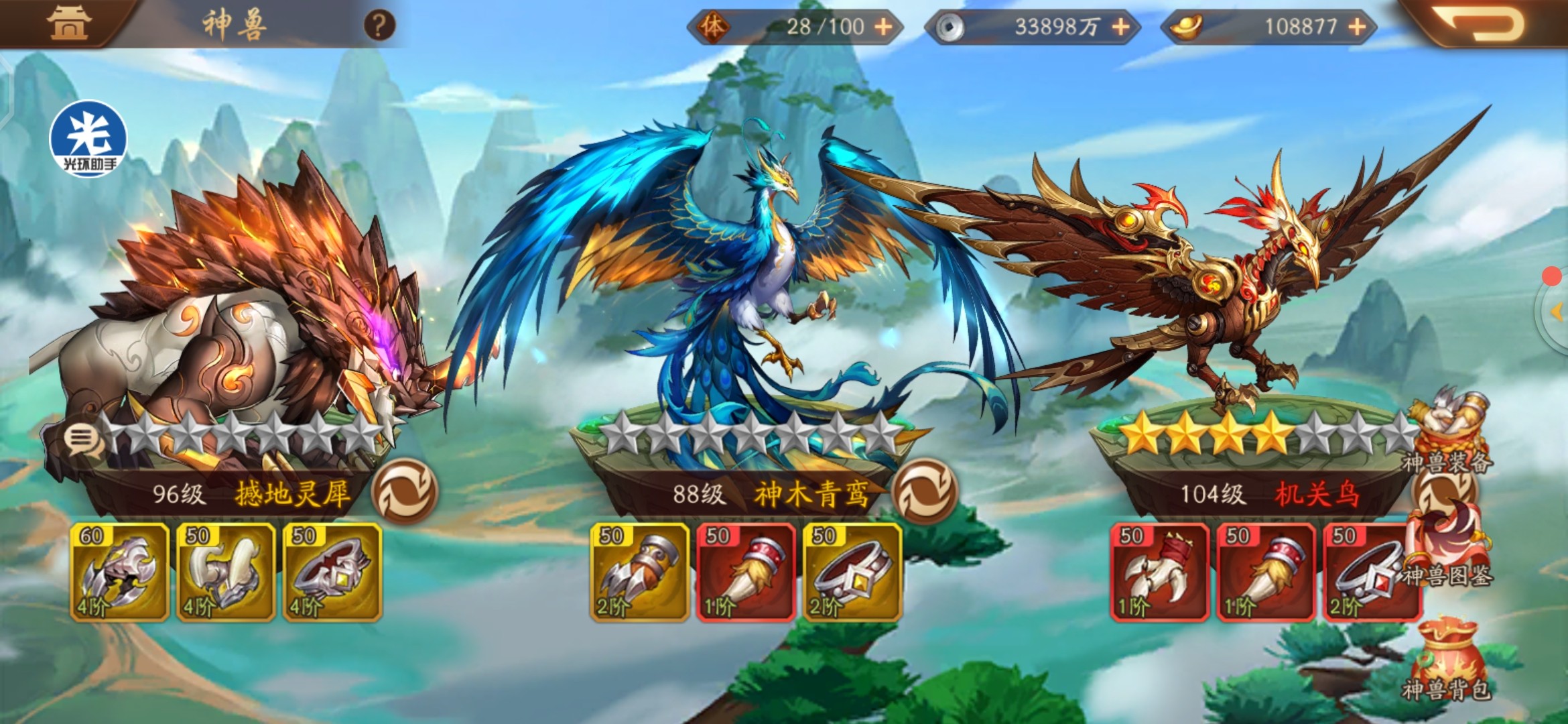Expand the side panel arrow
This screenshot has width=1568, height=724.
pyautogui.click(x=1556, y=311)
